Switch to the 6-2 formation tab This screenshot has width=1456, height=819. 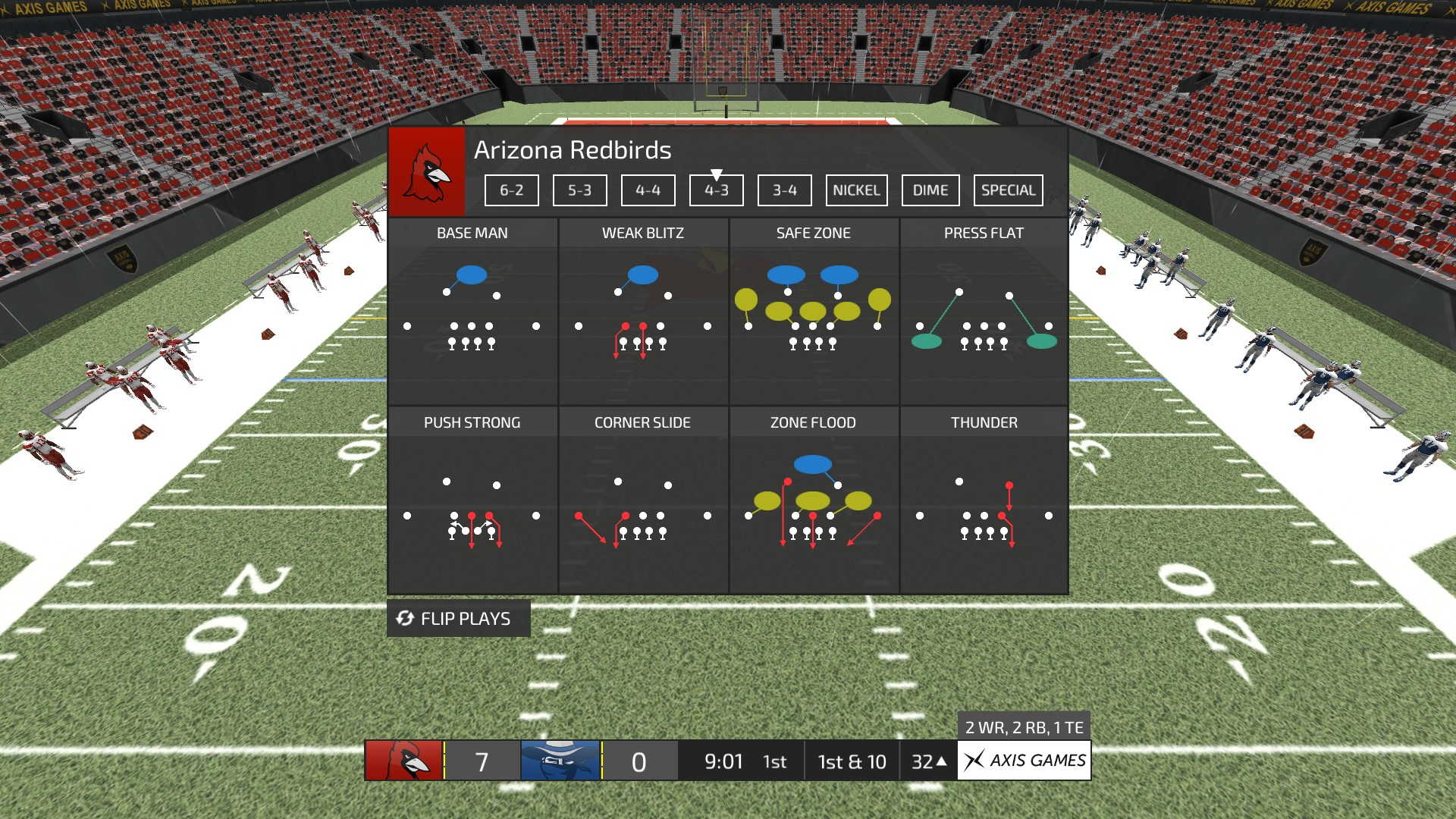coord(511,190)
